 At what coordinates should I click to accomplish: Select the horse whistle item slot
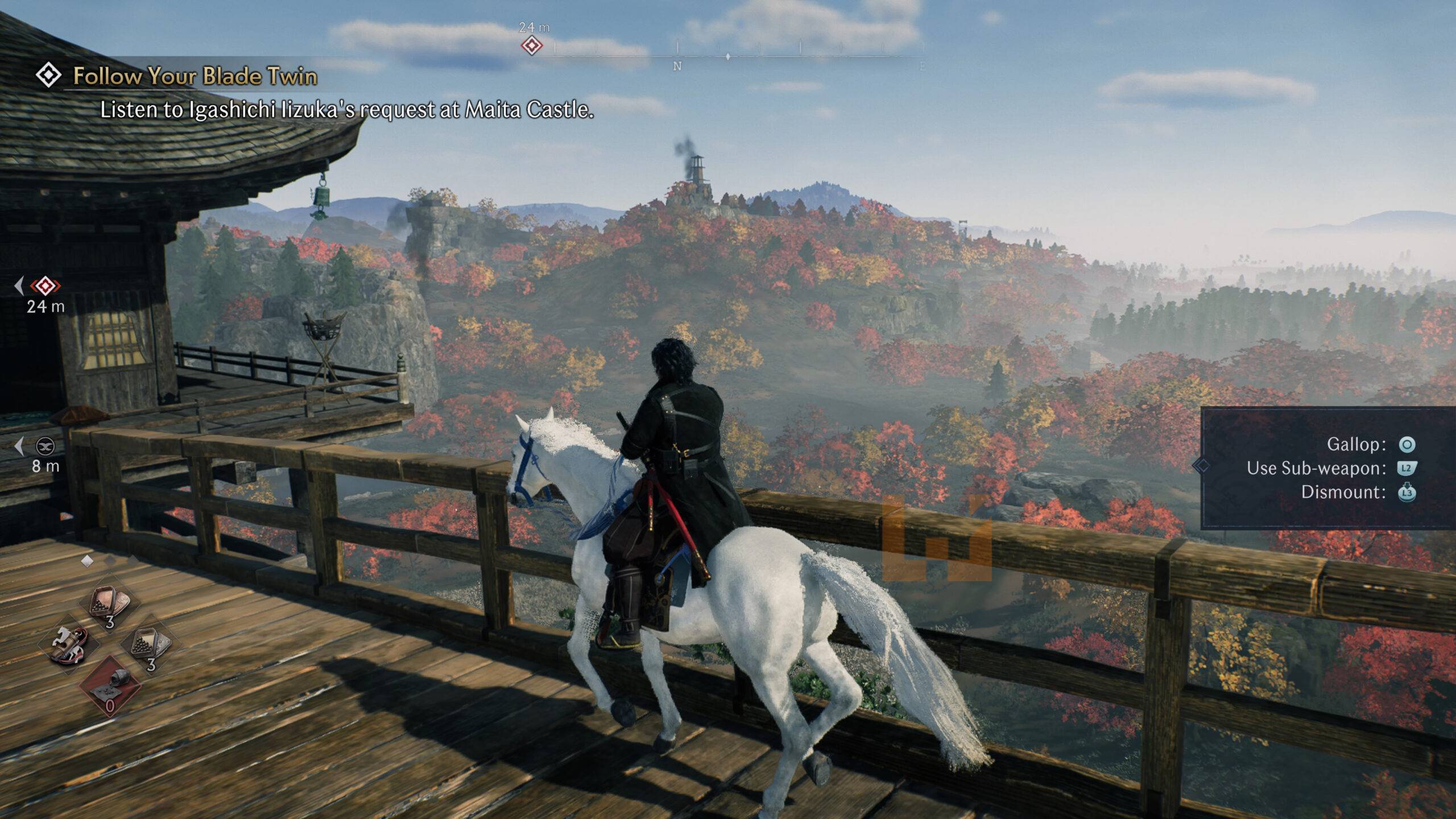(x=69, y=646)
